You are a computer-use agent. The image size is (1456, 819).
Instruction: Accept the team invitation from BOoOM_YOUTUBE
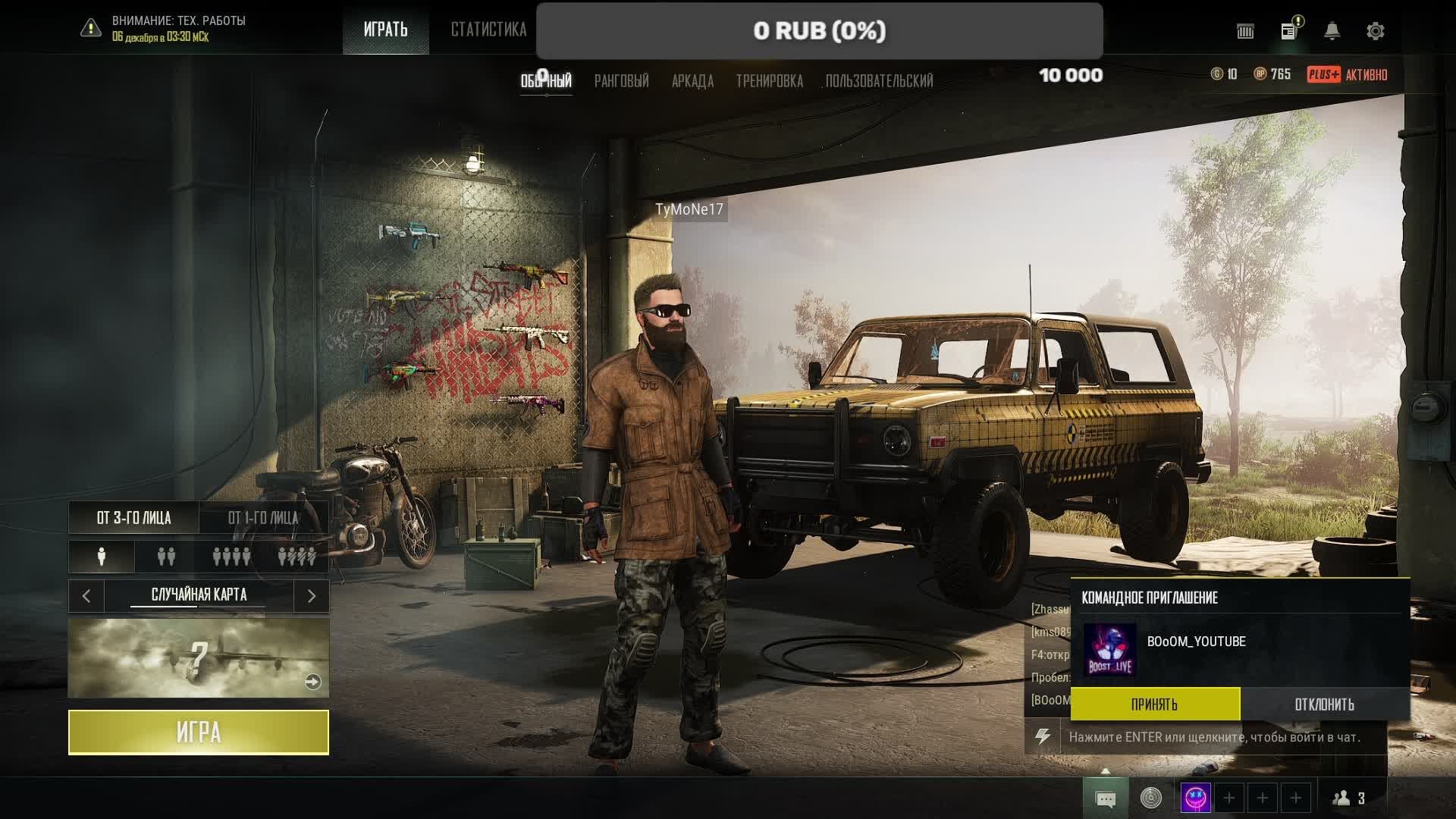[x=1155, y=704]
